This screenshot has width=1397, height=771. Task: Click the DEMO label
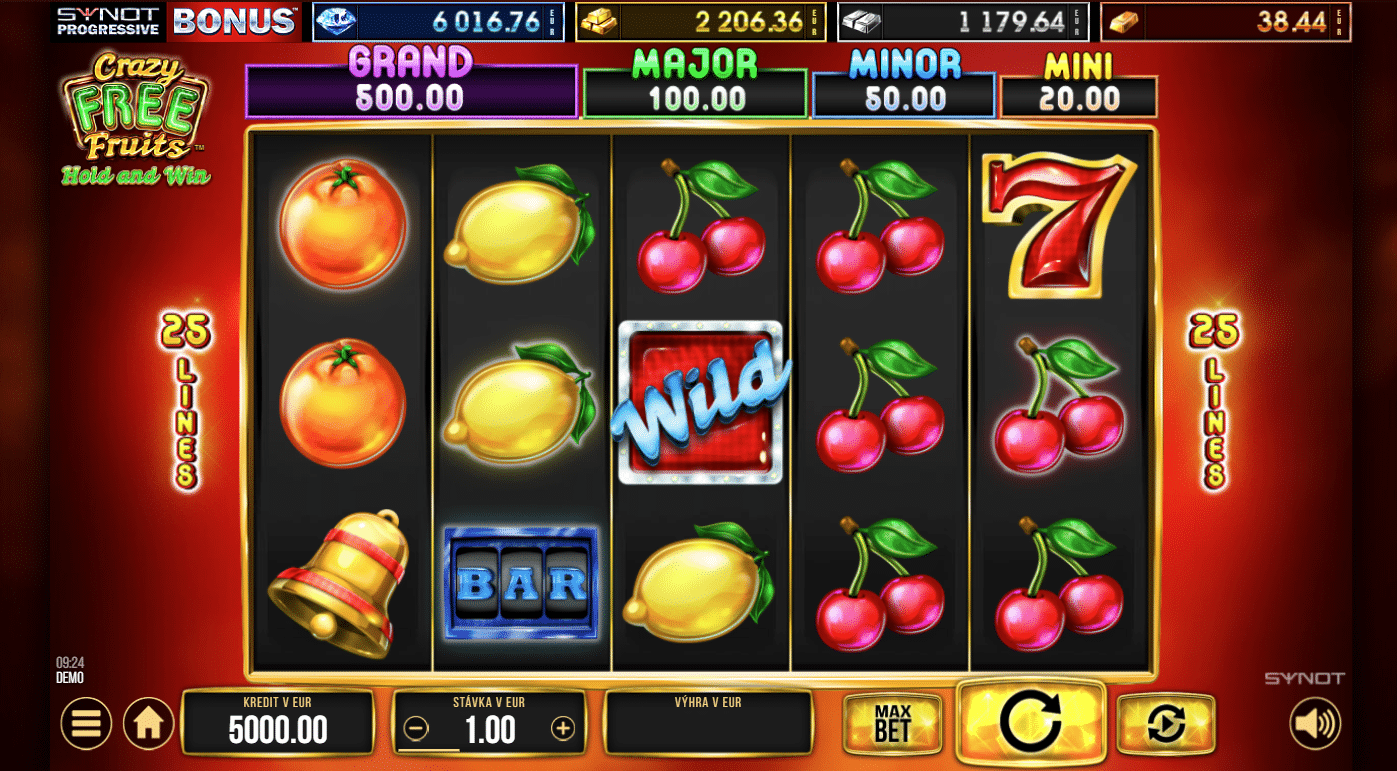tap(70, 677)
